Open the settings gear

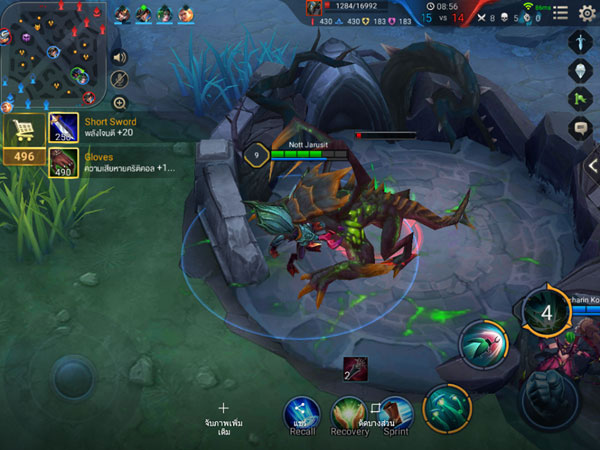(x=587, y=12)
